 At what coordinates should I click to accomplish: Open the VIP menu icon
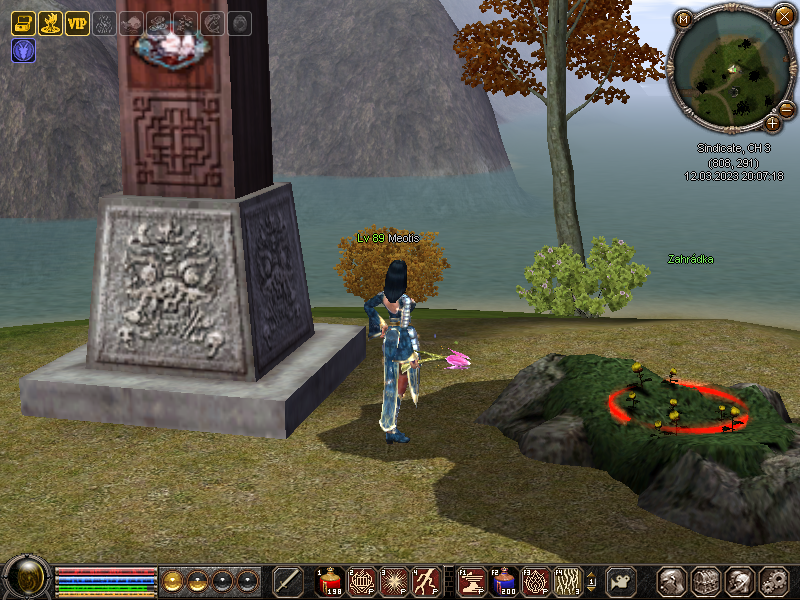point(77,22)
